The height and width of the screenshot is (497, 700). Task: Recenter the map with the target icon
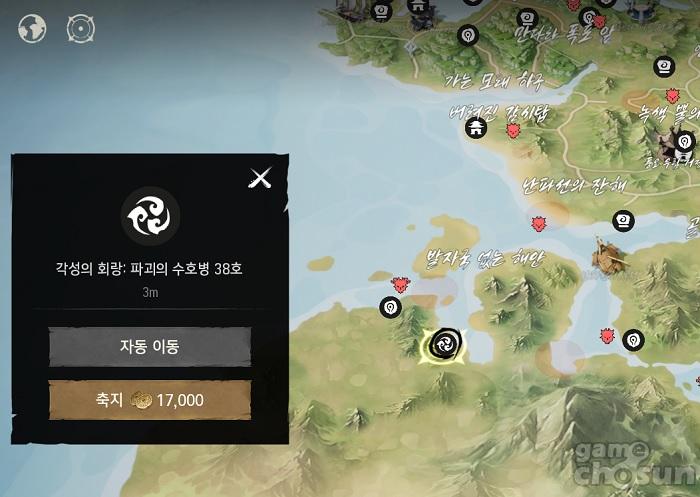click(x=79, y=29)
